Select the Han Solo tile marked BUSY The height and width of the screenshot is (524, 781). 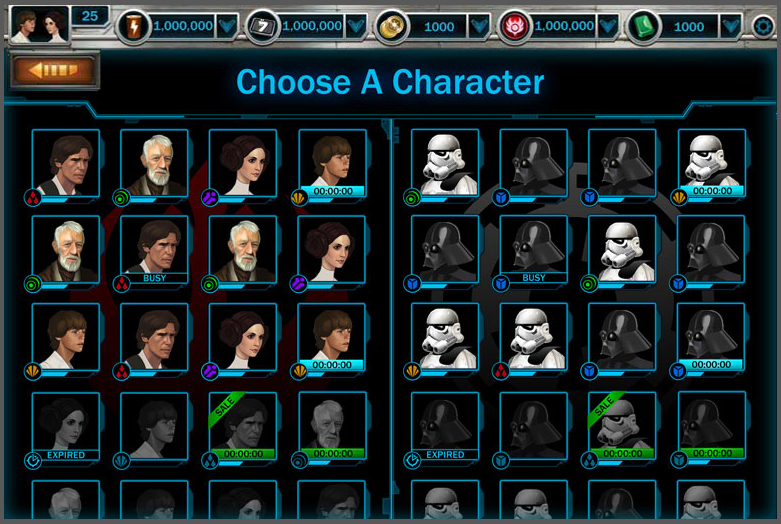(154, 250)
